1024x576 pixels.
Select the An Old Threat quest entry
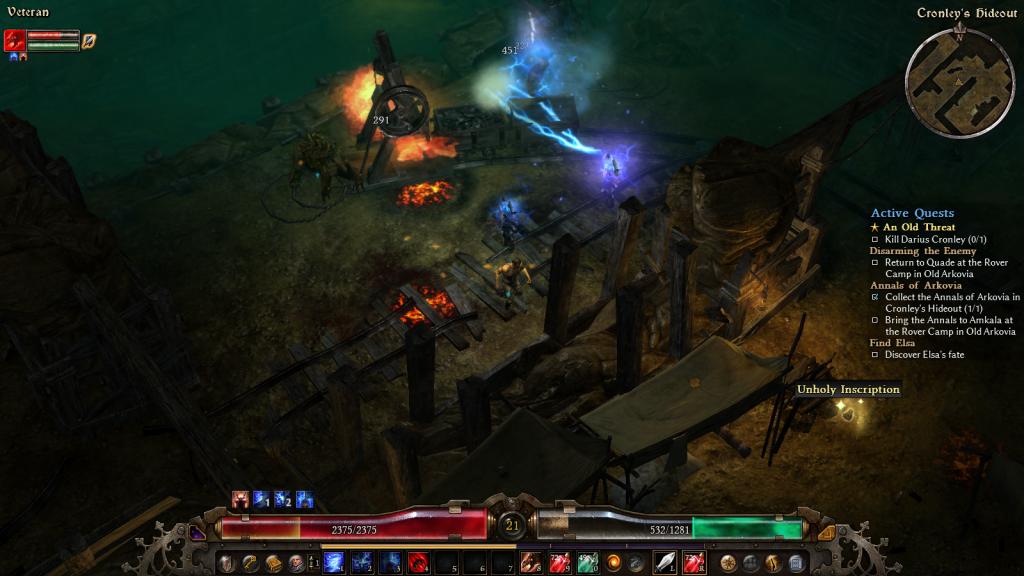tap(918, 227)
